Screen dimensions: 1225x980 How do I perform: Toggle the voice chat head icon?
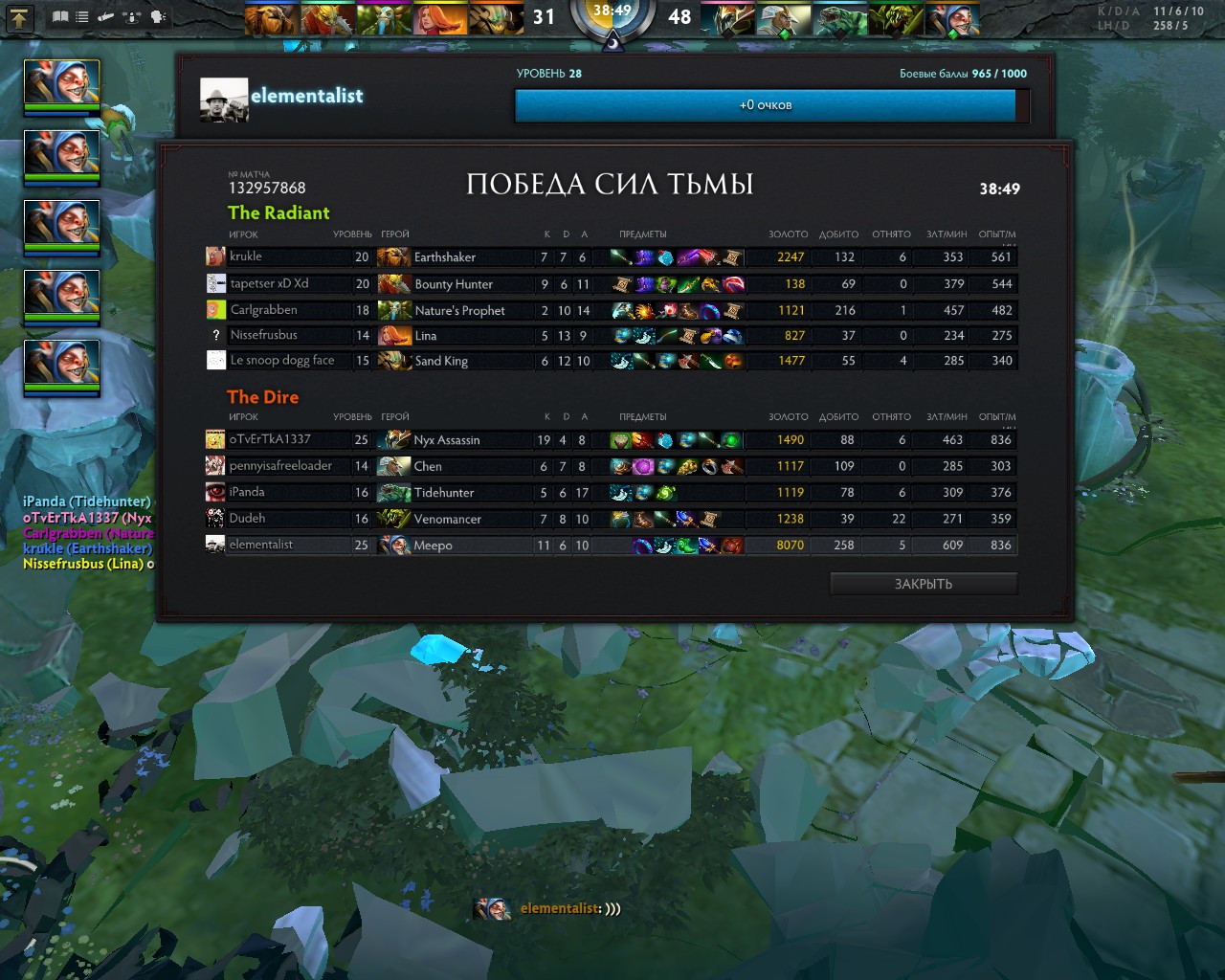pos(158,16)
